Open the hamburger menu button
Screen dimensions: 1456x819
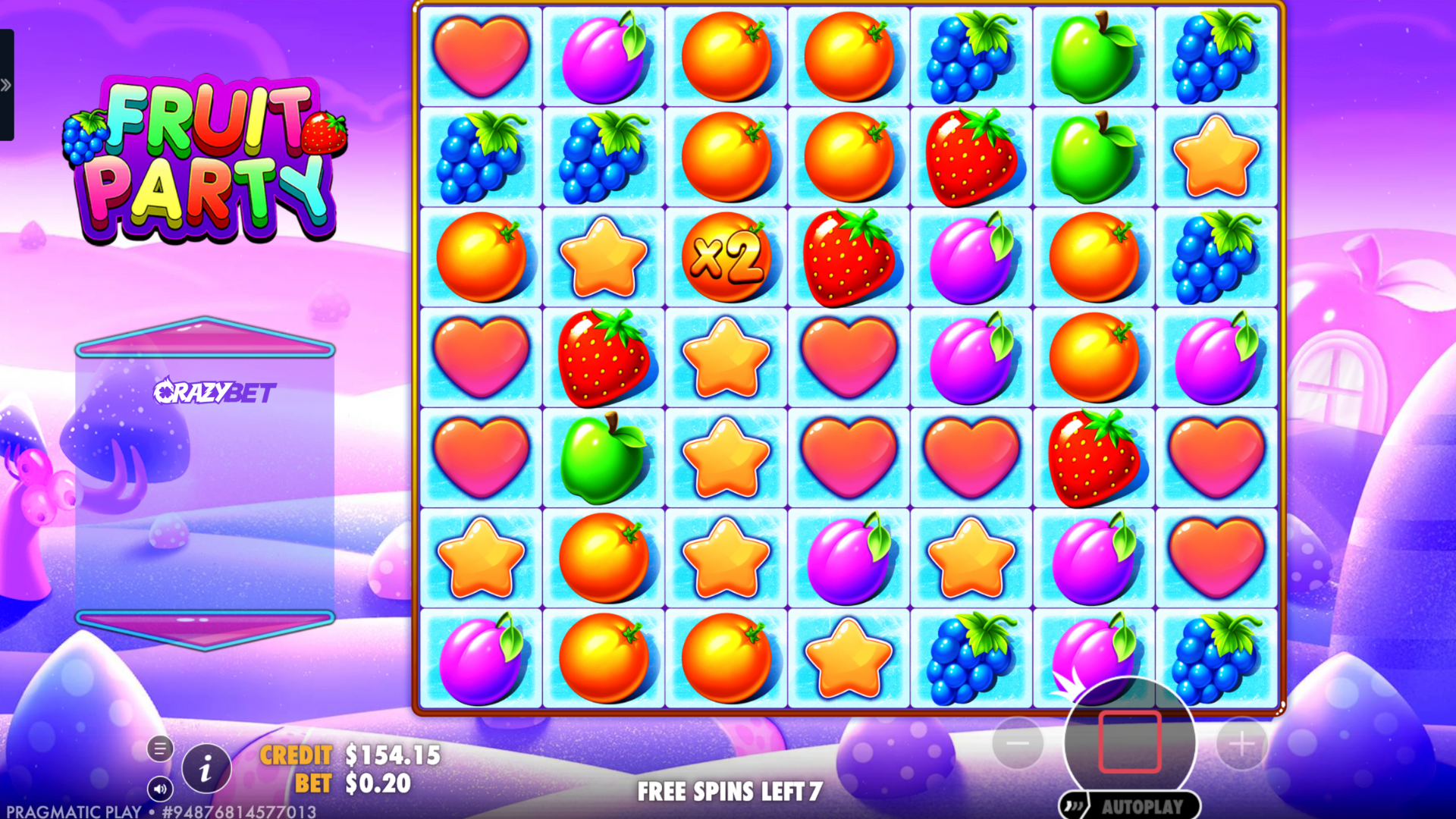click(160, 749)
